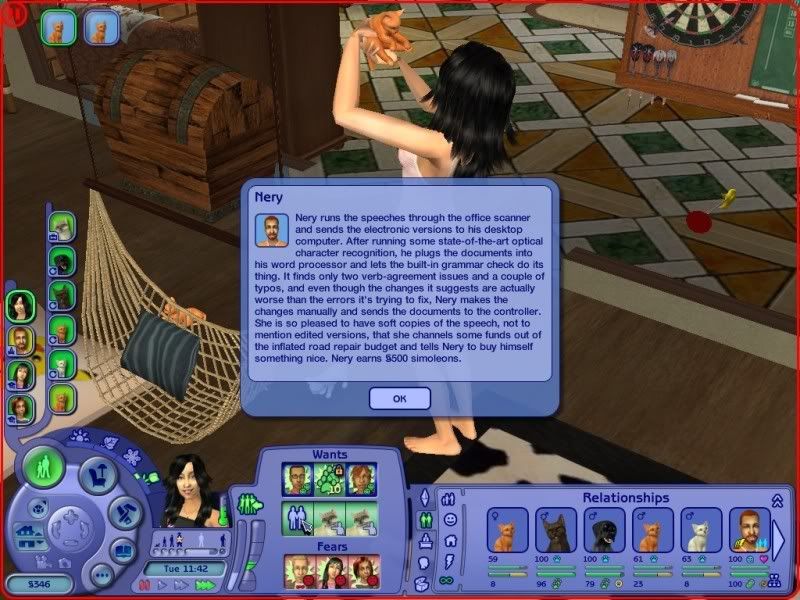Show next relationships with the right arrow
This screenshot has height=600, width=800.
[x=778, y=537]
